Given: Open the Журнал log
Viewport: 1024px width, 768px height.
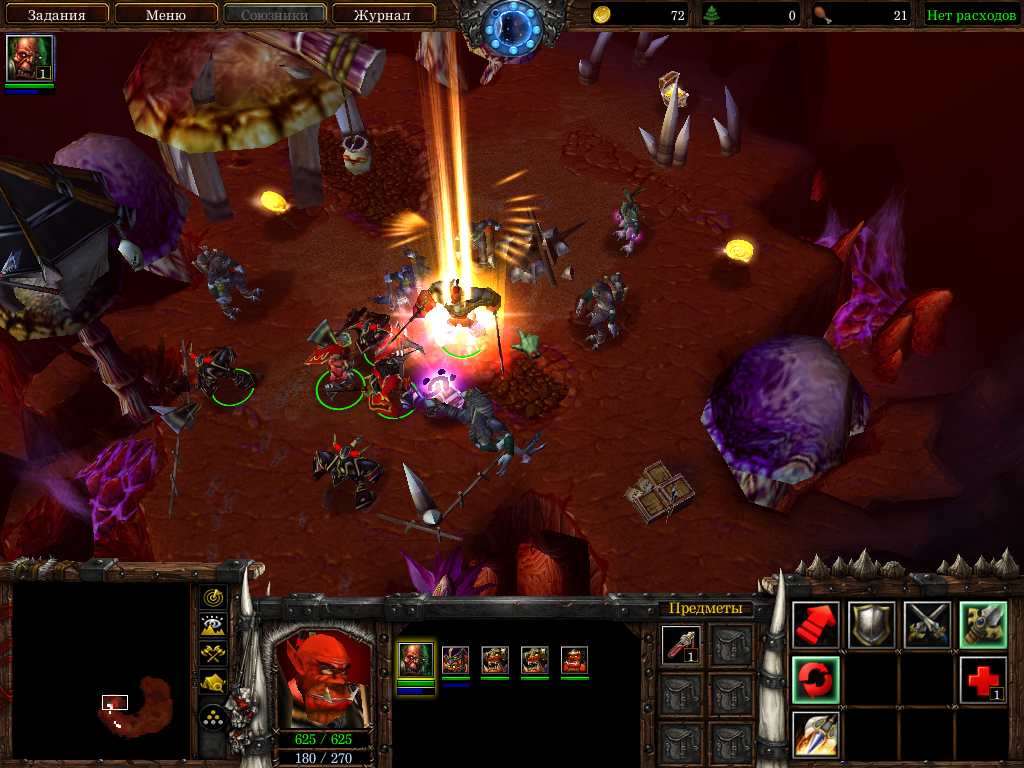Looking at the screenshot, I should click(383, 15).
